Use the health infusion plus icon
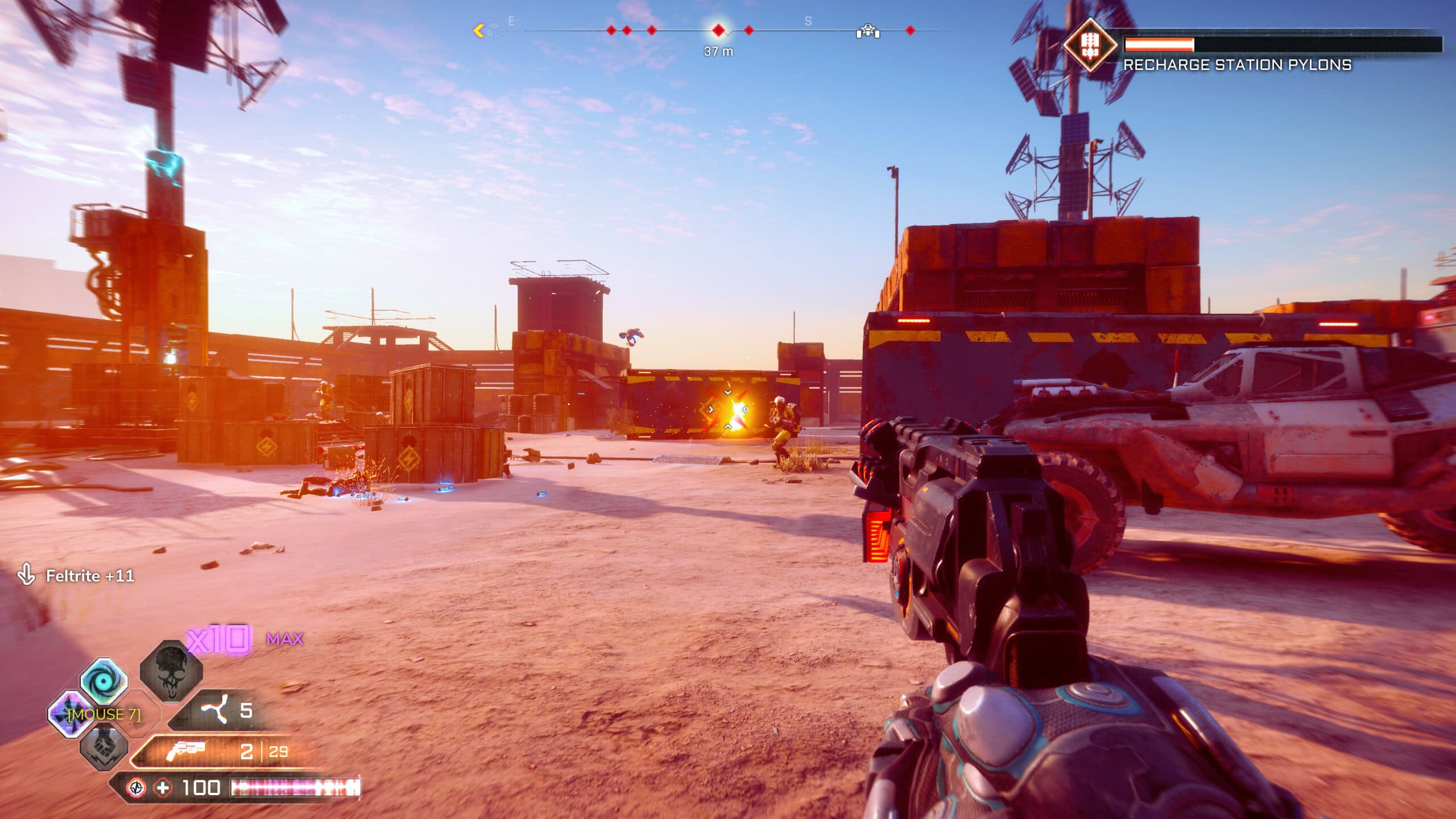Image resolution: width=1456 pixels, height=819 pixels. [x=163, y=788]
